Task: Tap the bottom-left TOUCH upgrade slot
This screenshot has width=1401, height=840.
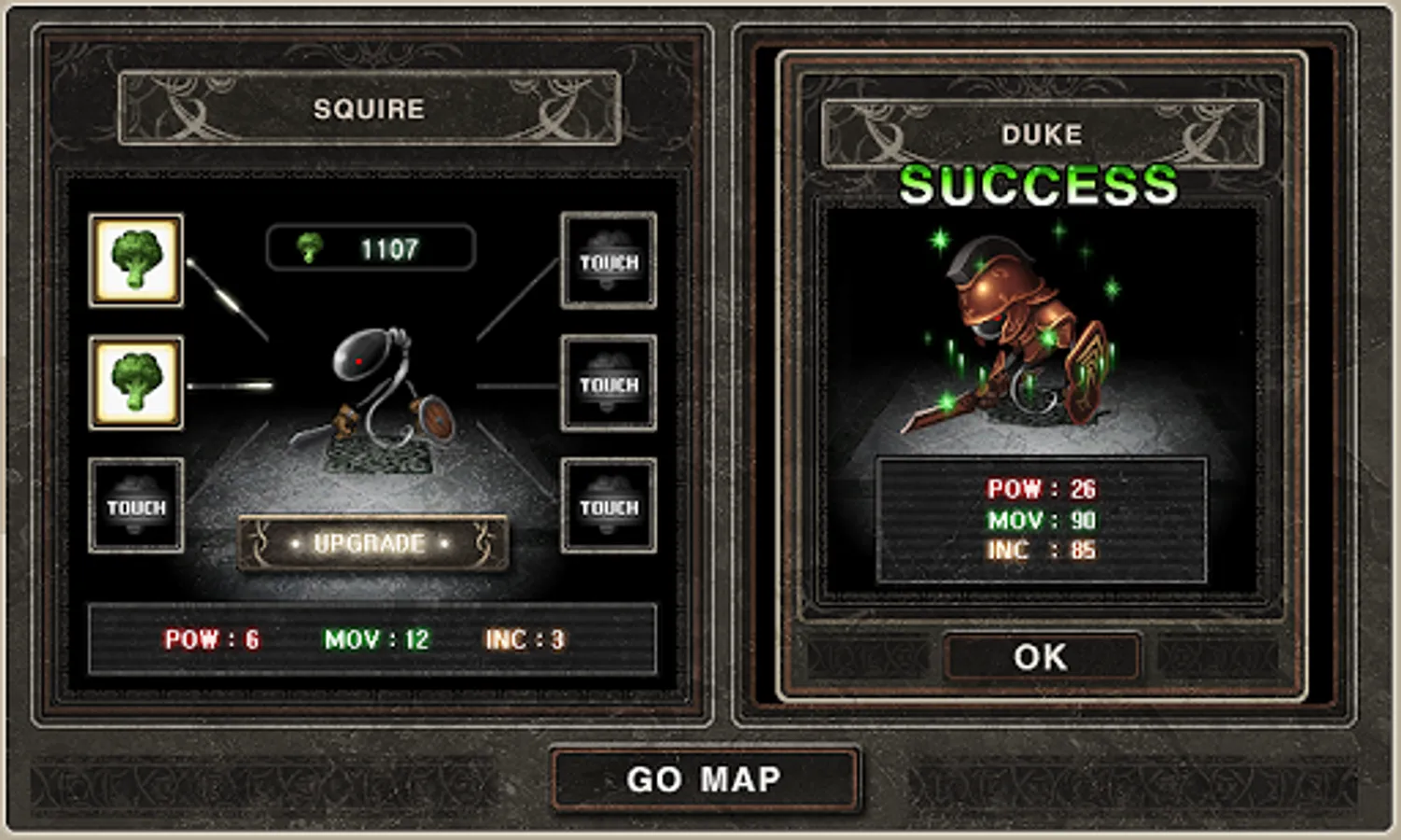Action: (x=135, y=507)
